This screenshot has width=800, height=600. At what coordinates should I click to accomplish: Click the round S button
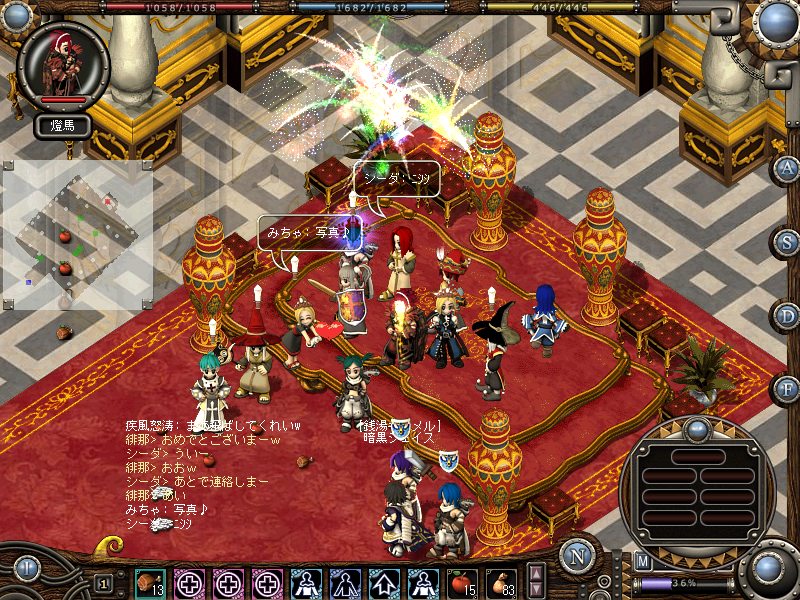788,242
